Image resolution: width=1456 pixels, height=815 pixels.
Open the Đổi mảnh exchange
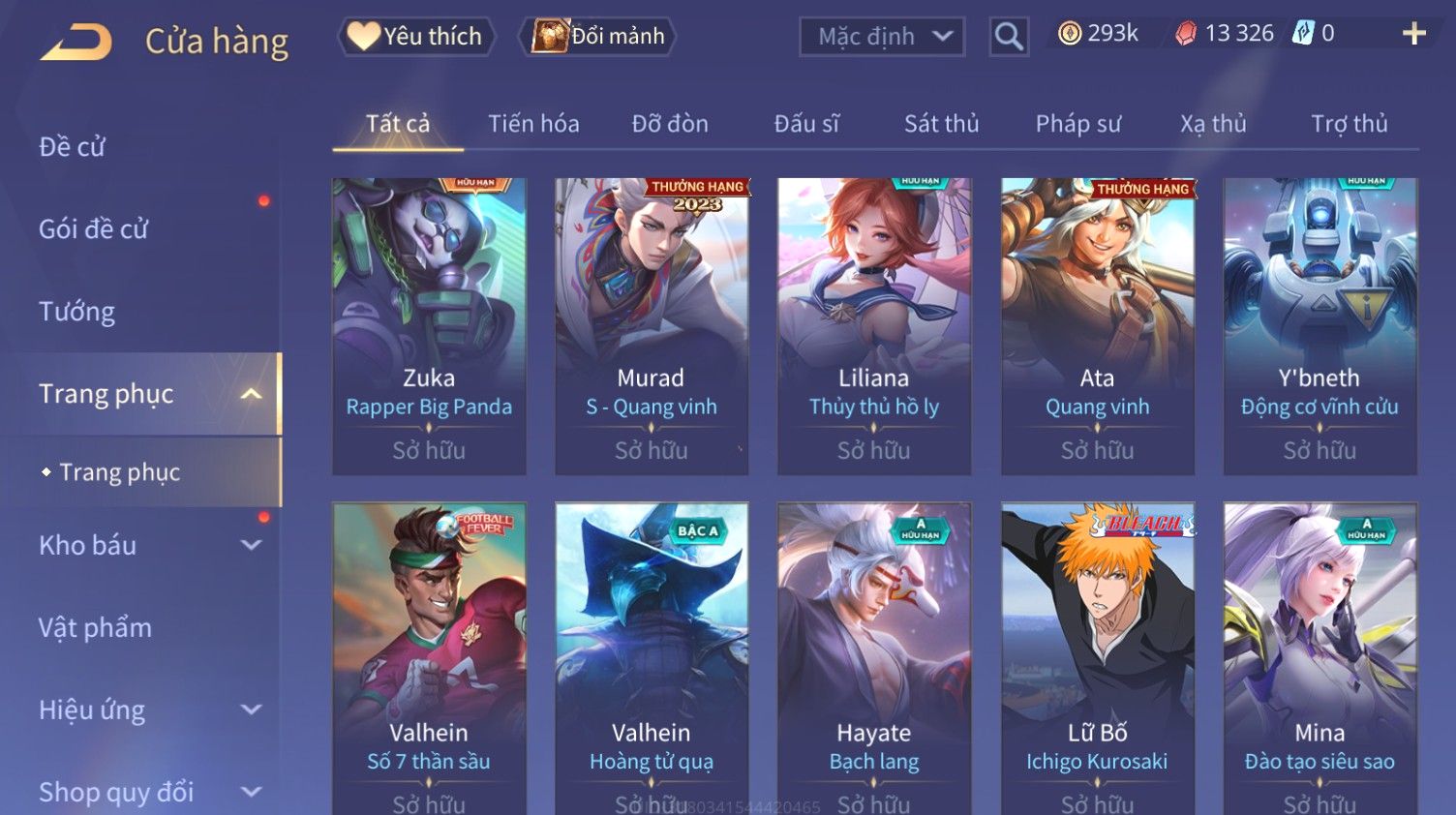(x=598, y=37)
